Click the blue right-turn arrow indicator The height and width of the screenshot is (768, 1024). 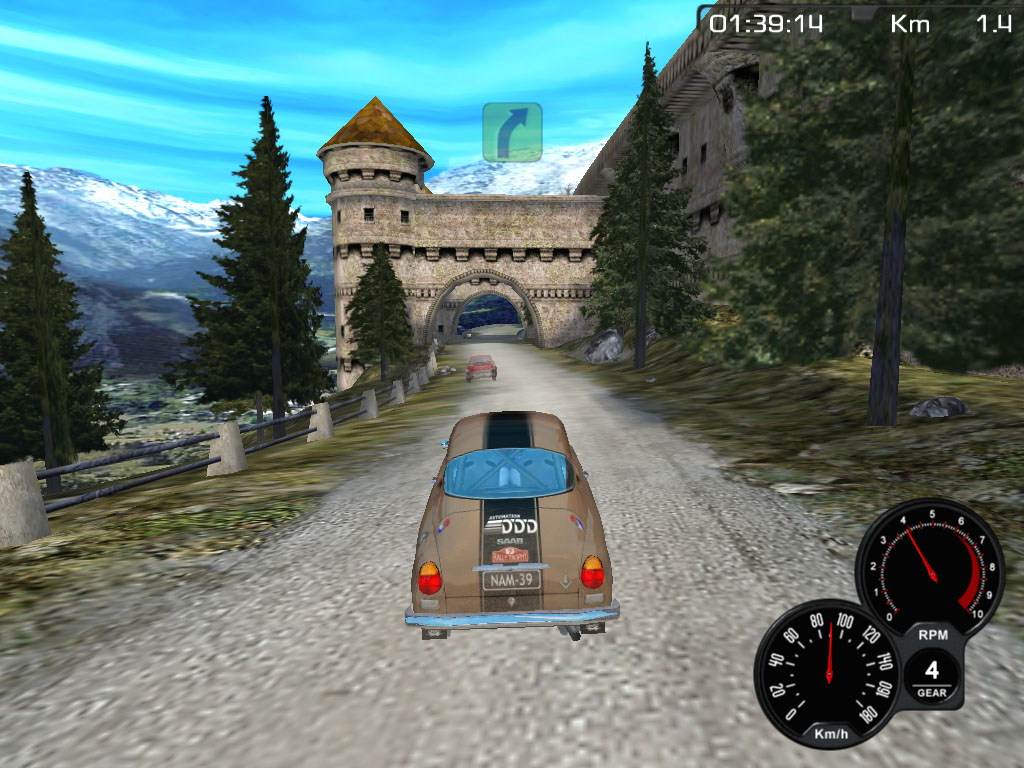tap(512, 132)
